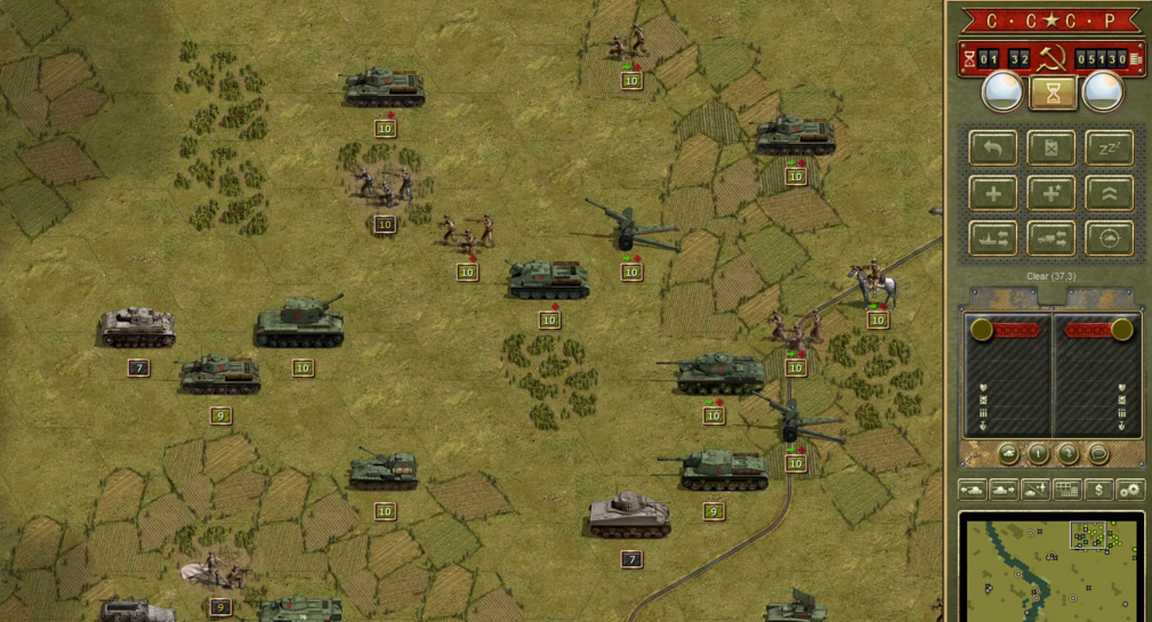Image resolution: width=1152 pixels, height=622 pixels.
Task: Click the round exclamation mark info button
Action: pyautogui.click(x=1038, y=454)
